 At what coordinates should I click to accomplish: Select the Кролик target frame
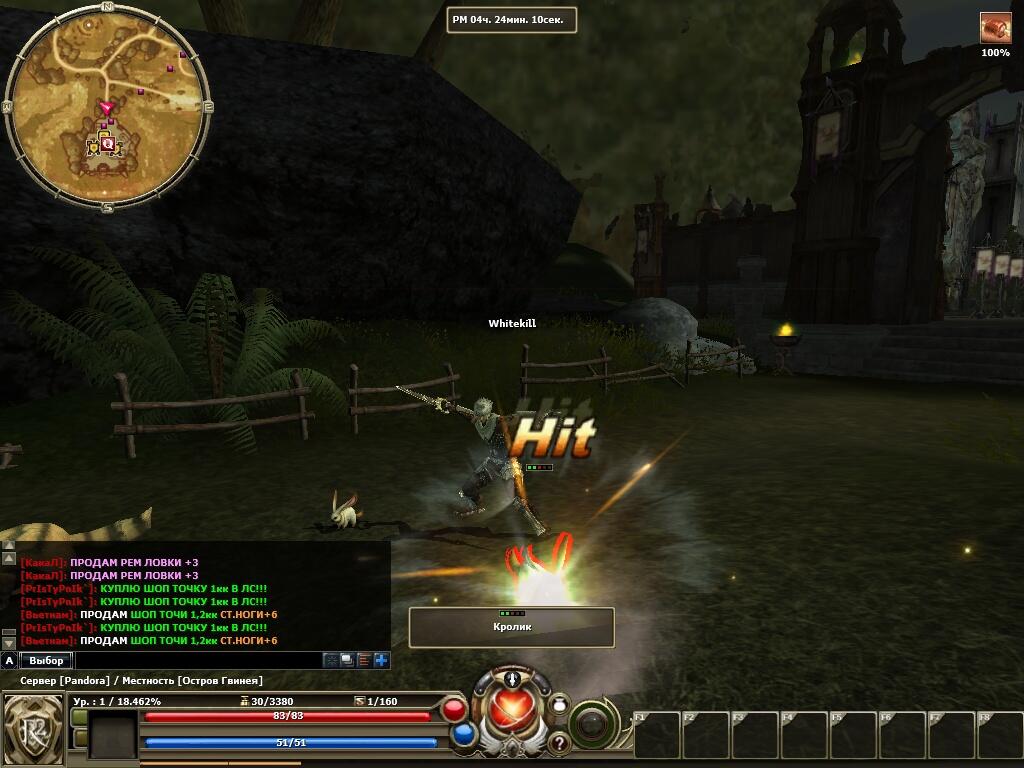click(511, 627)
